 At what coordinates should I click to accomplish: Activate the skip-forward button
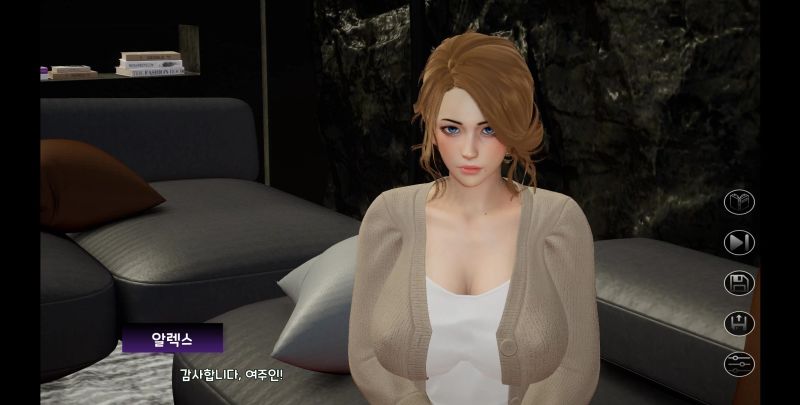point(739,243)
